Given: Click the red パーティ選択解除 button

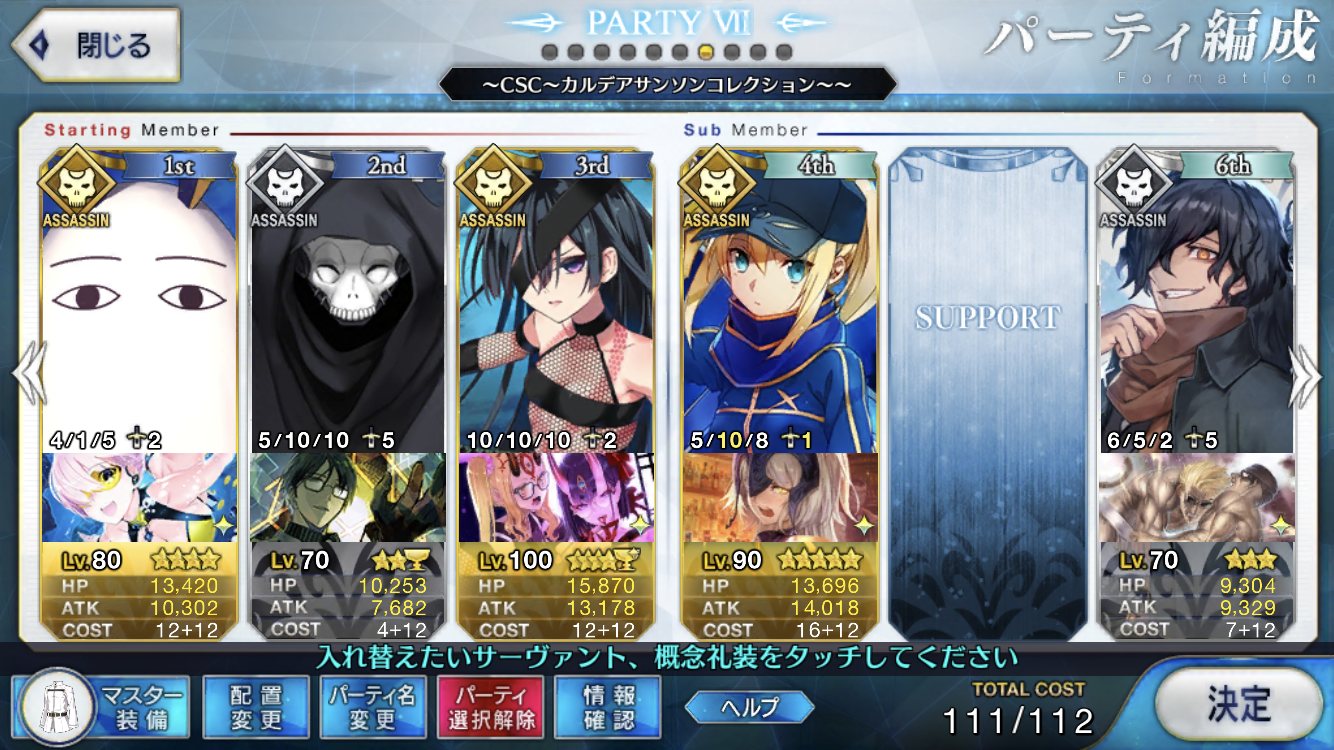Looking at the screenshot, I should click(x=489, y=706).
